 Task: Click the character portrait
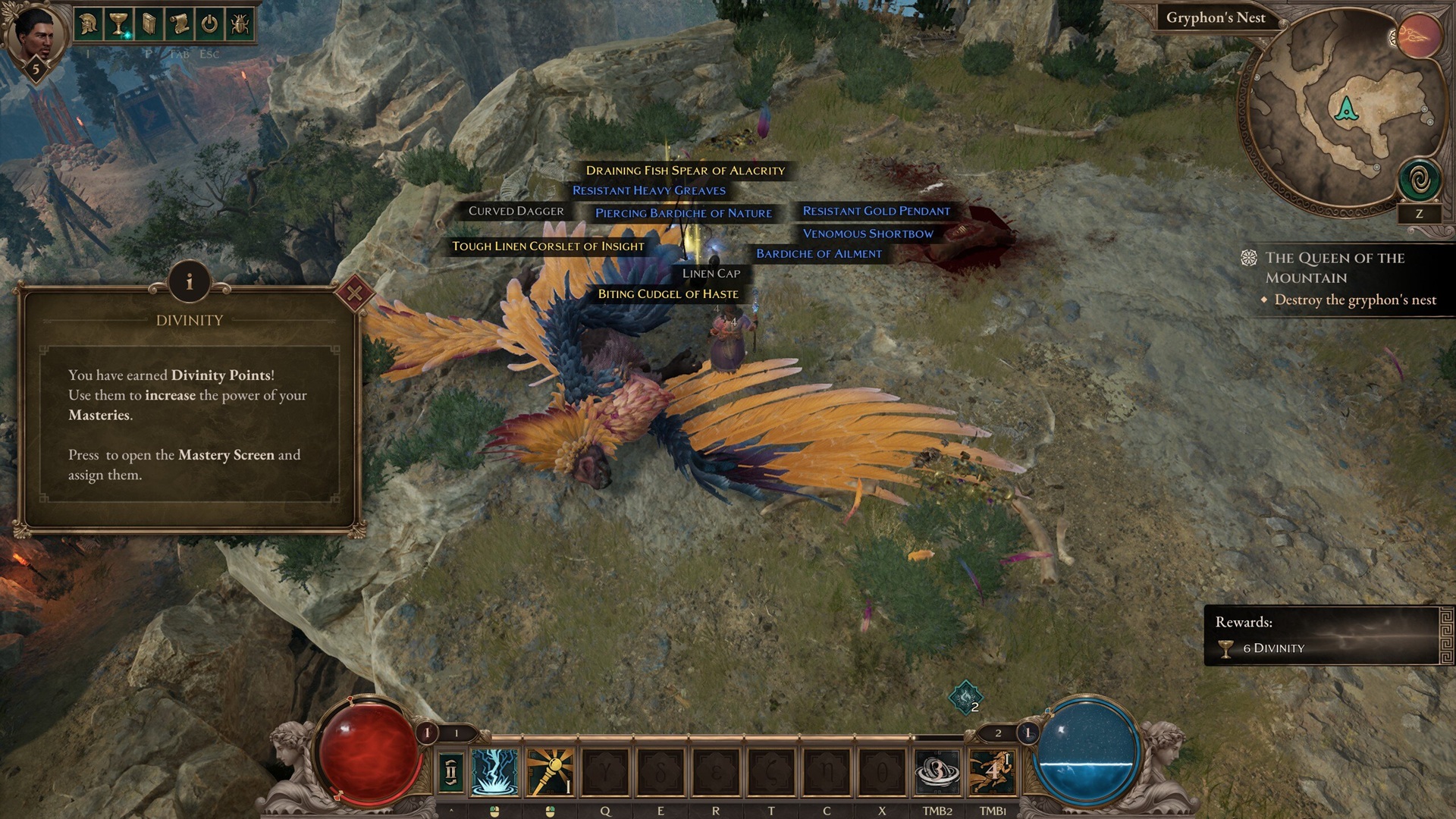coord(33,34)
